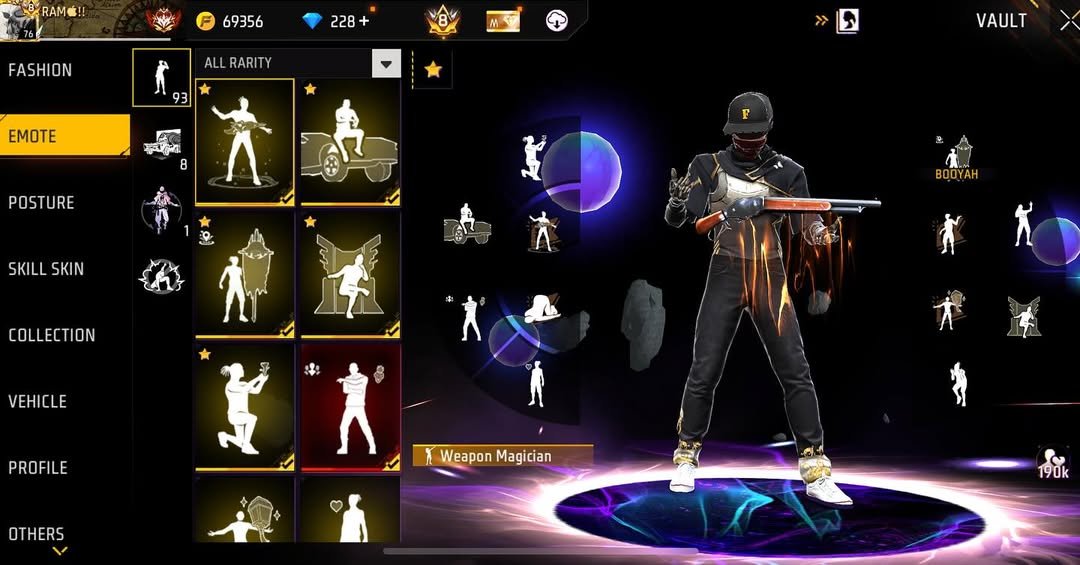Click the Booyah emote wheel slot

[957, 158]
